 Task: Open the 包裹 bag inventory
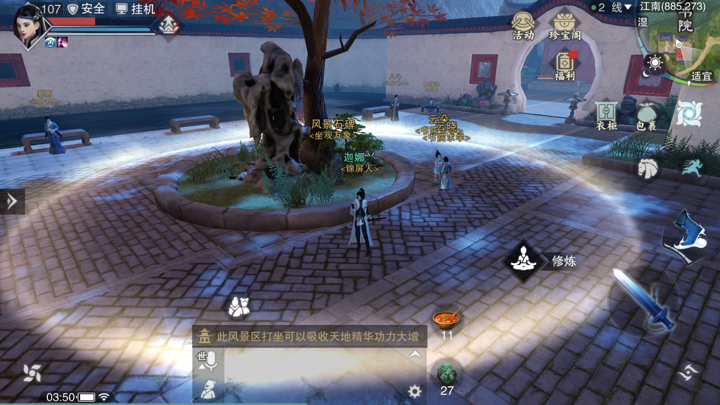click(646, 116)
